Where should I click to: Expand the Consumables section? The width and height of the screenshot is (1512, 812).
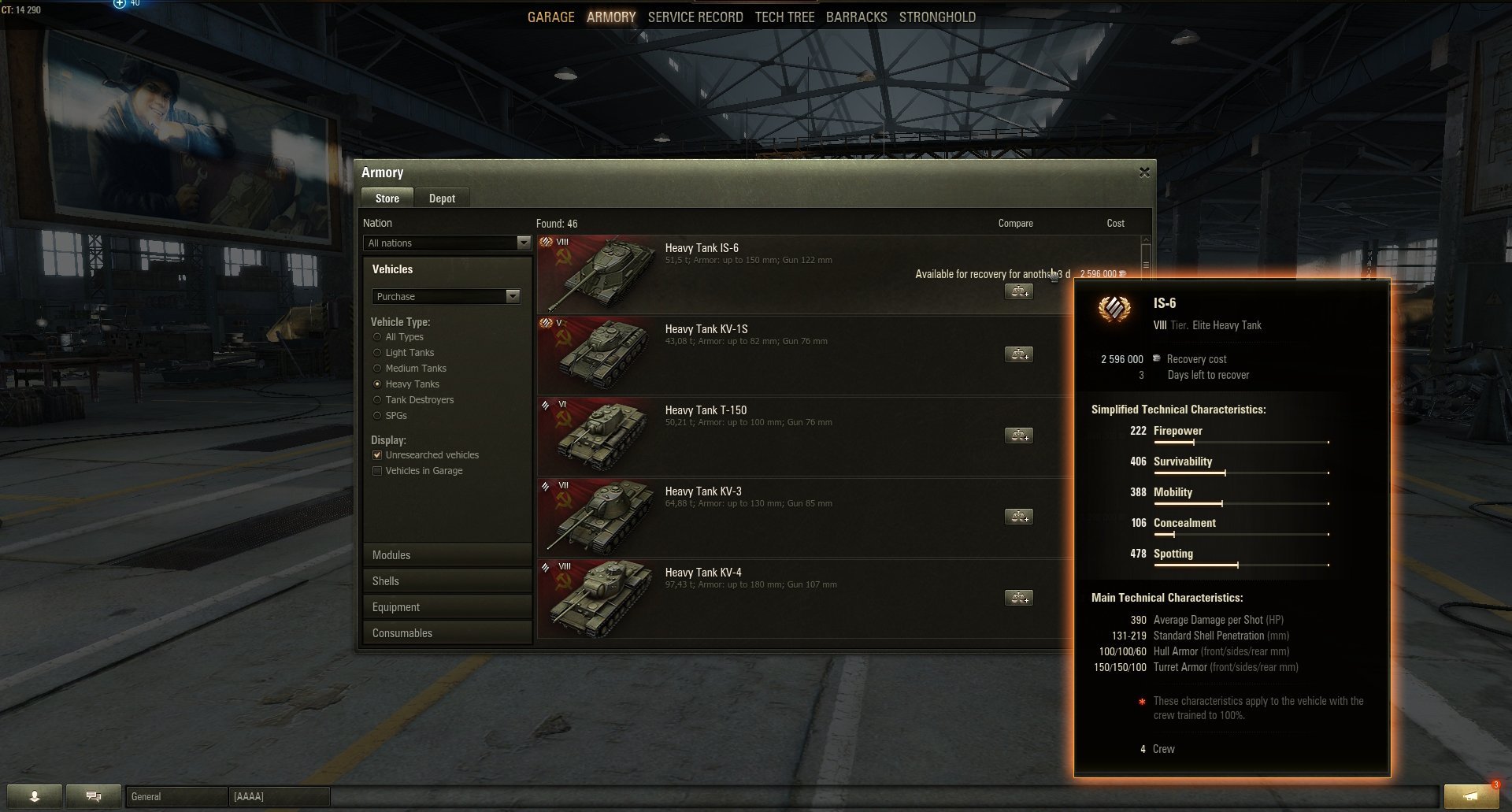(x=447, y=633)
